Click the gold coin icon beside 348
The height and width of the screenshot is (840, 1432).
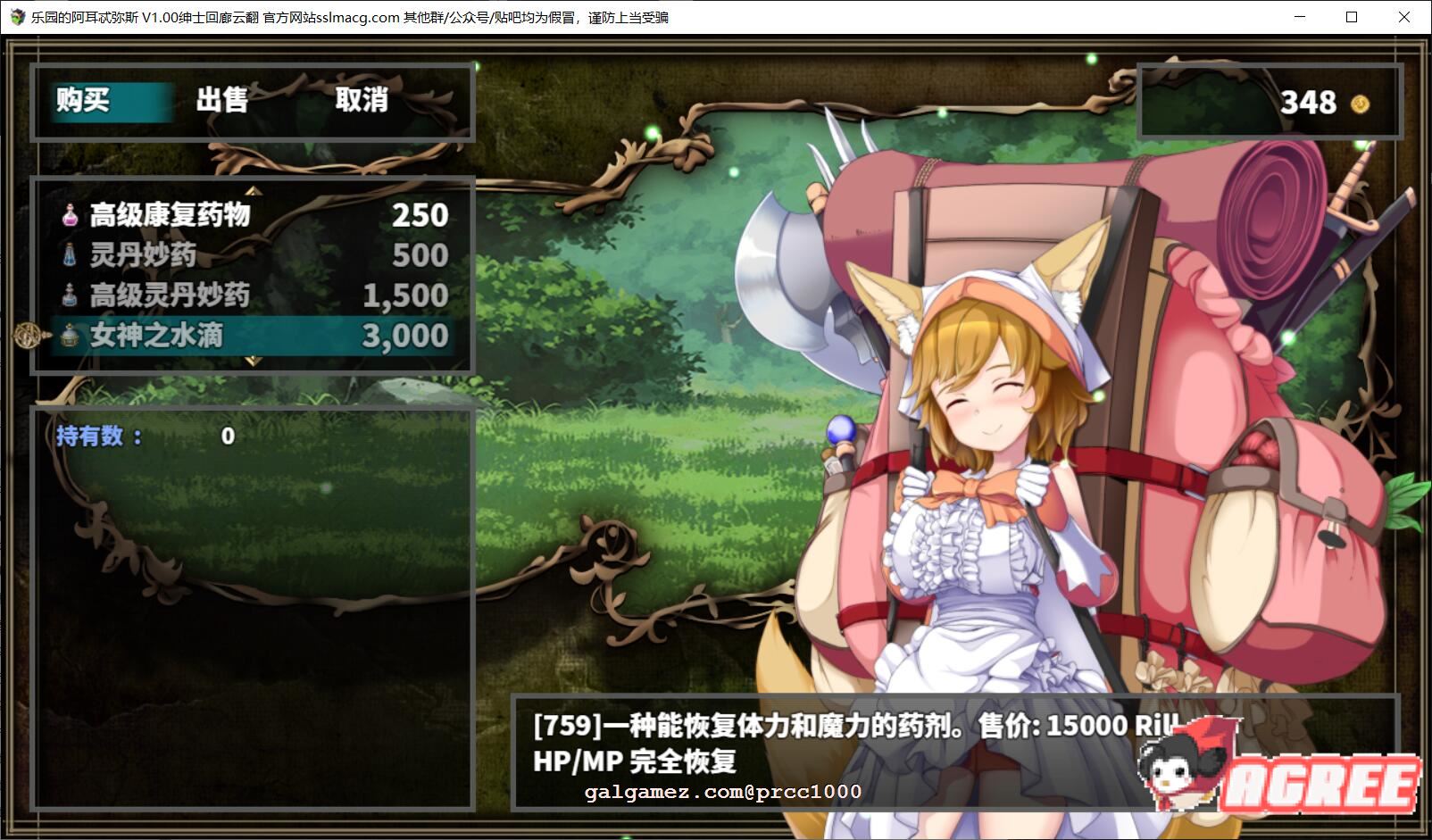[1358, 103]
